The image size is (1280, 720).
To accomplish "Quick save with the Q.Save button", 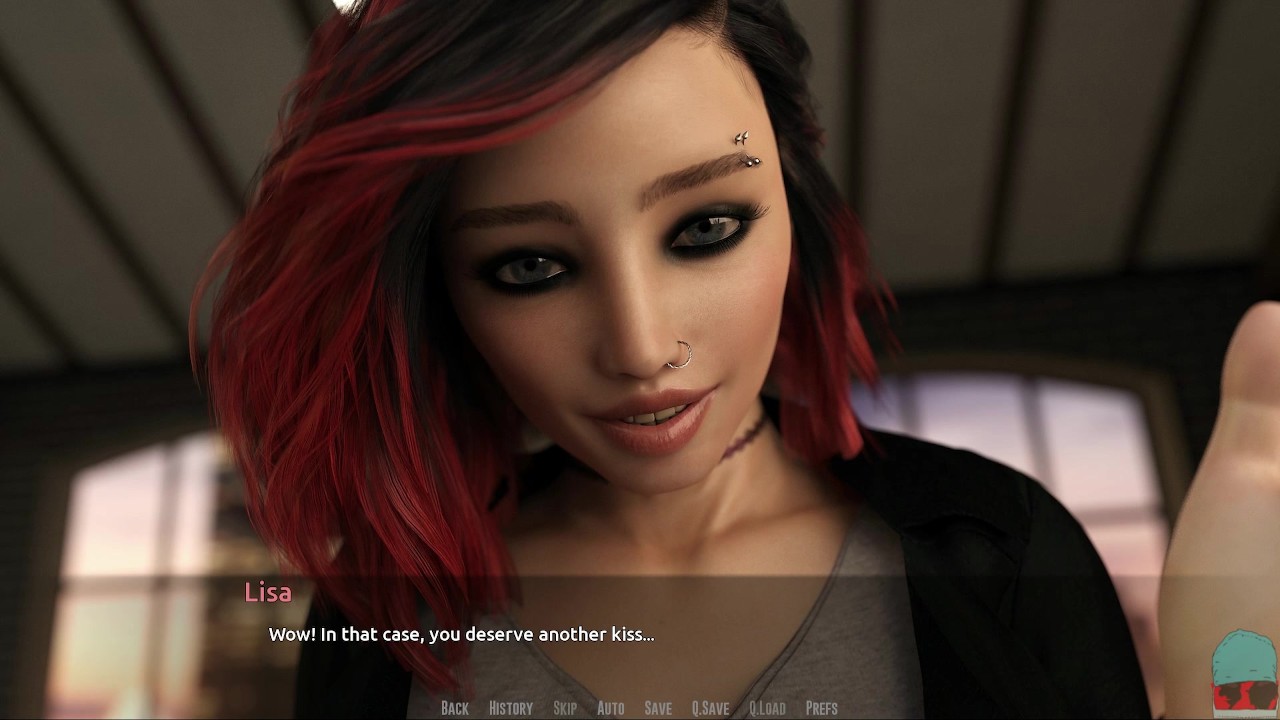I will 710,708.
